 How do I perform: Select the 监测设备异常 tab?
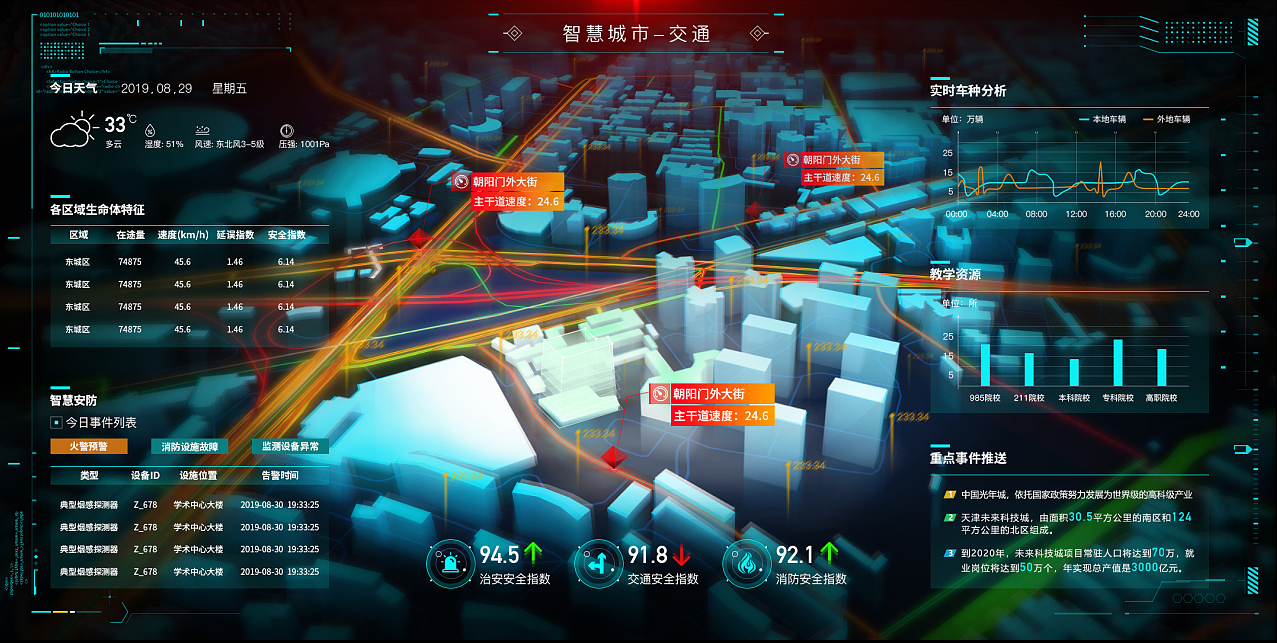point(290,446)
